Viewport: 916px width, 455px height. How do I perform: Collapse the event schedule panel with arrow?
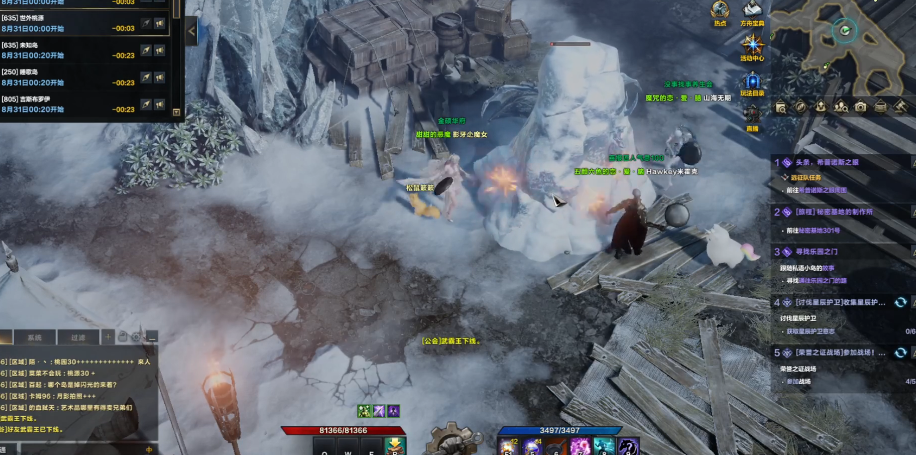[x=192, y=30]
